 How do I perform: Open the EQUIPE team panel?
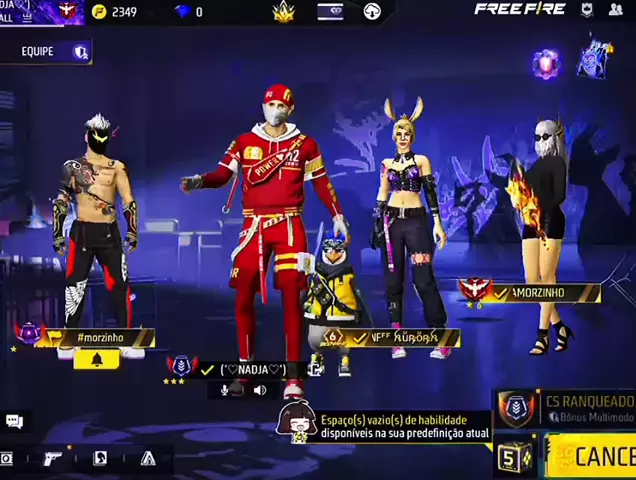pos(45,51)
